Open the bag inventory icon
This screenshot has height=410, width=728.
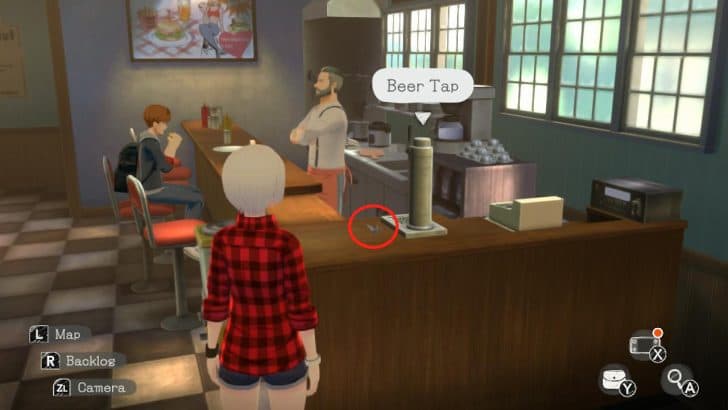(x=612, y=378)
